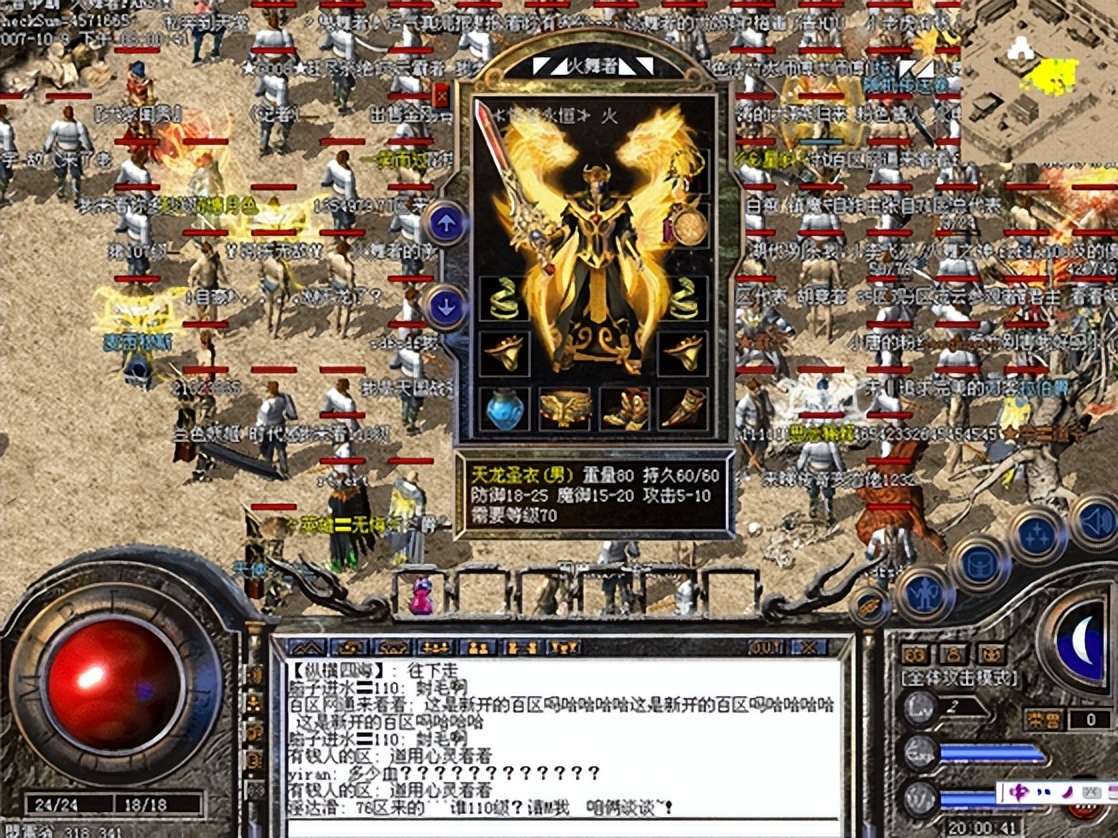Viewport: 1118px width, 838px height.
Task: Close the 火舞者 character panel
Action: [x=441, y=96]
